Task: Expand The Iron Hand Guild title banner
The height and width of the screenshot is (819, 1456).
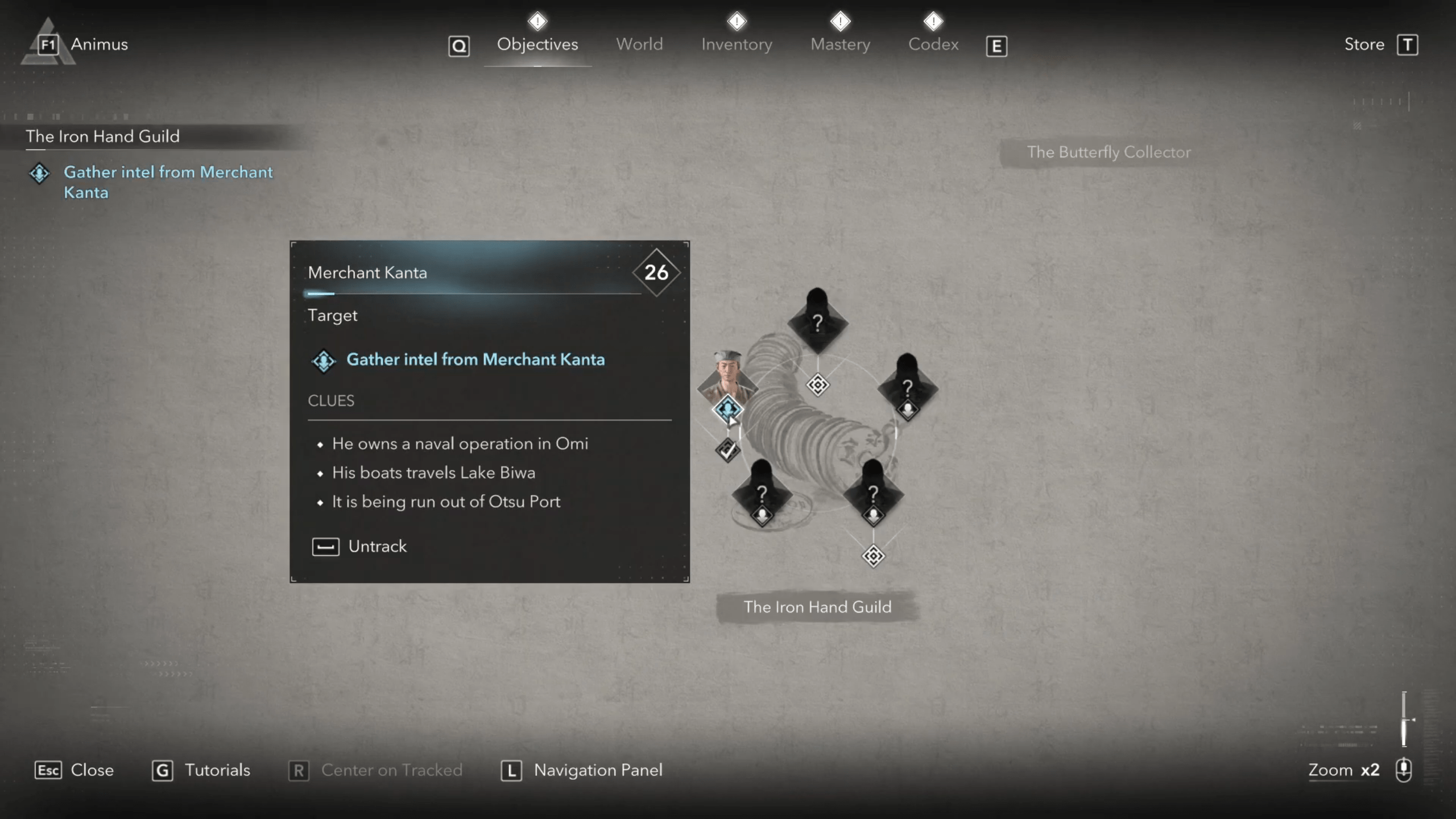Action: click(x=817, y=607)
